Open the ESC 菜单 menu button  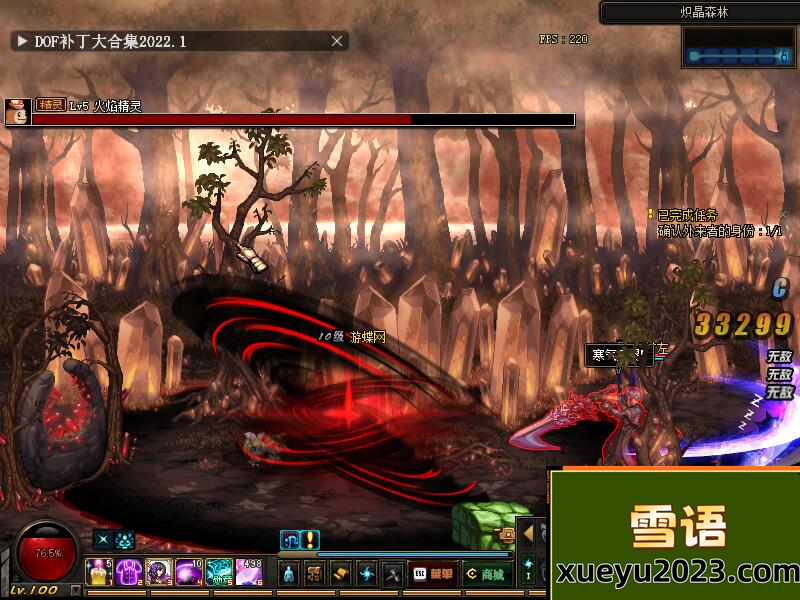[432, 574]
